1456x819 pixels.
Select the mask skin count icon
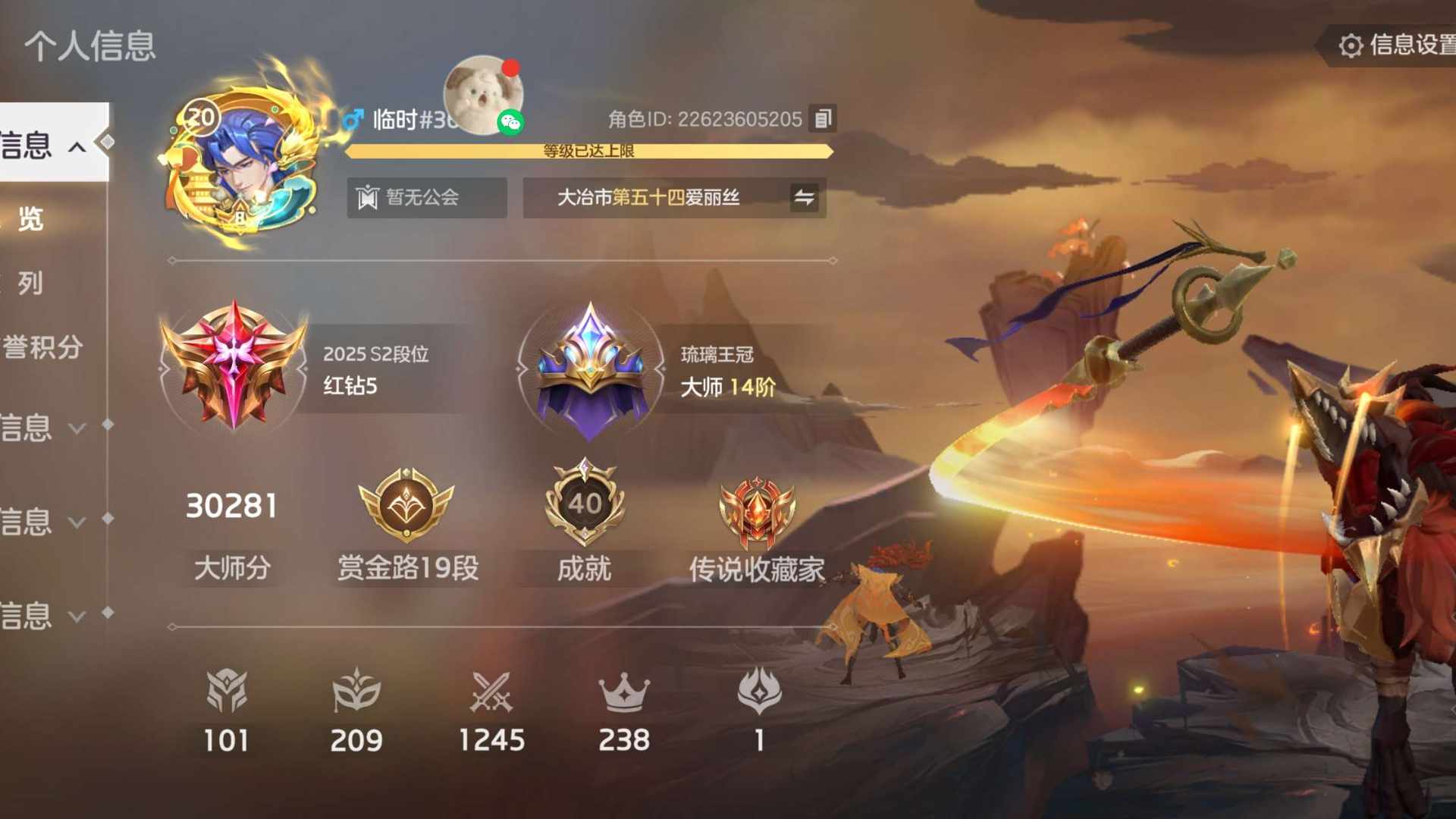(x=356, y=691)
